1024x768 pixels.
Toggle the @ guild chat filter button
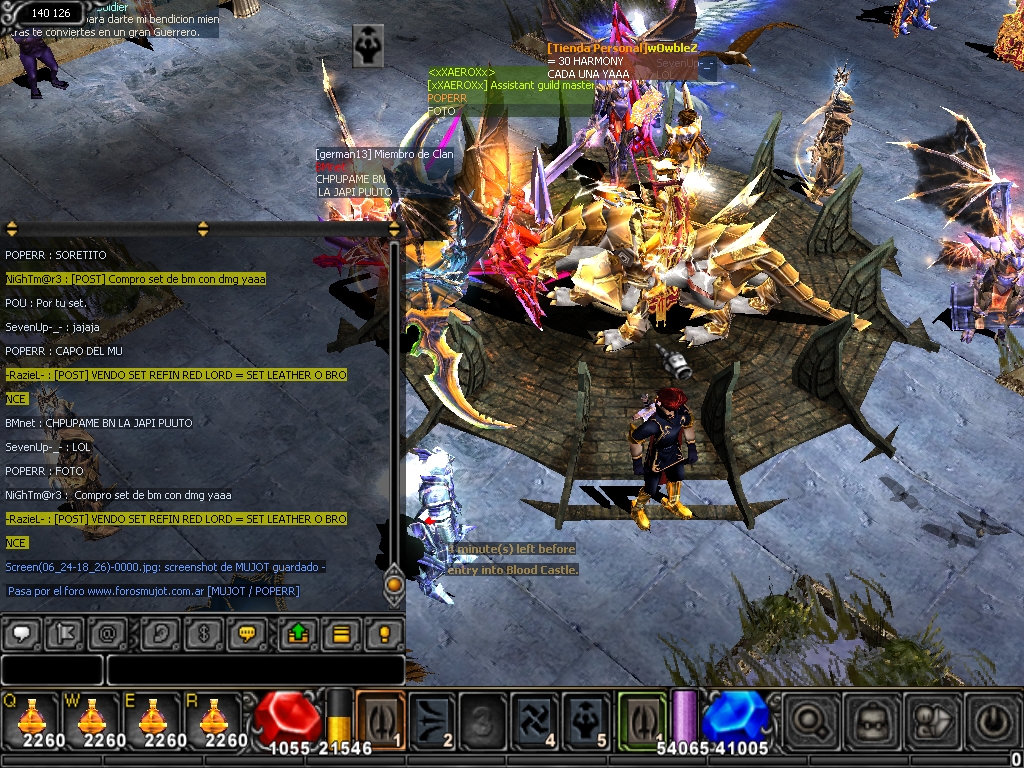pyautogui.click(x=107, y=633)
